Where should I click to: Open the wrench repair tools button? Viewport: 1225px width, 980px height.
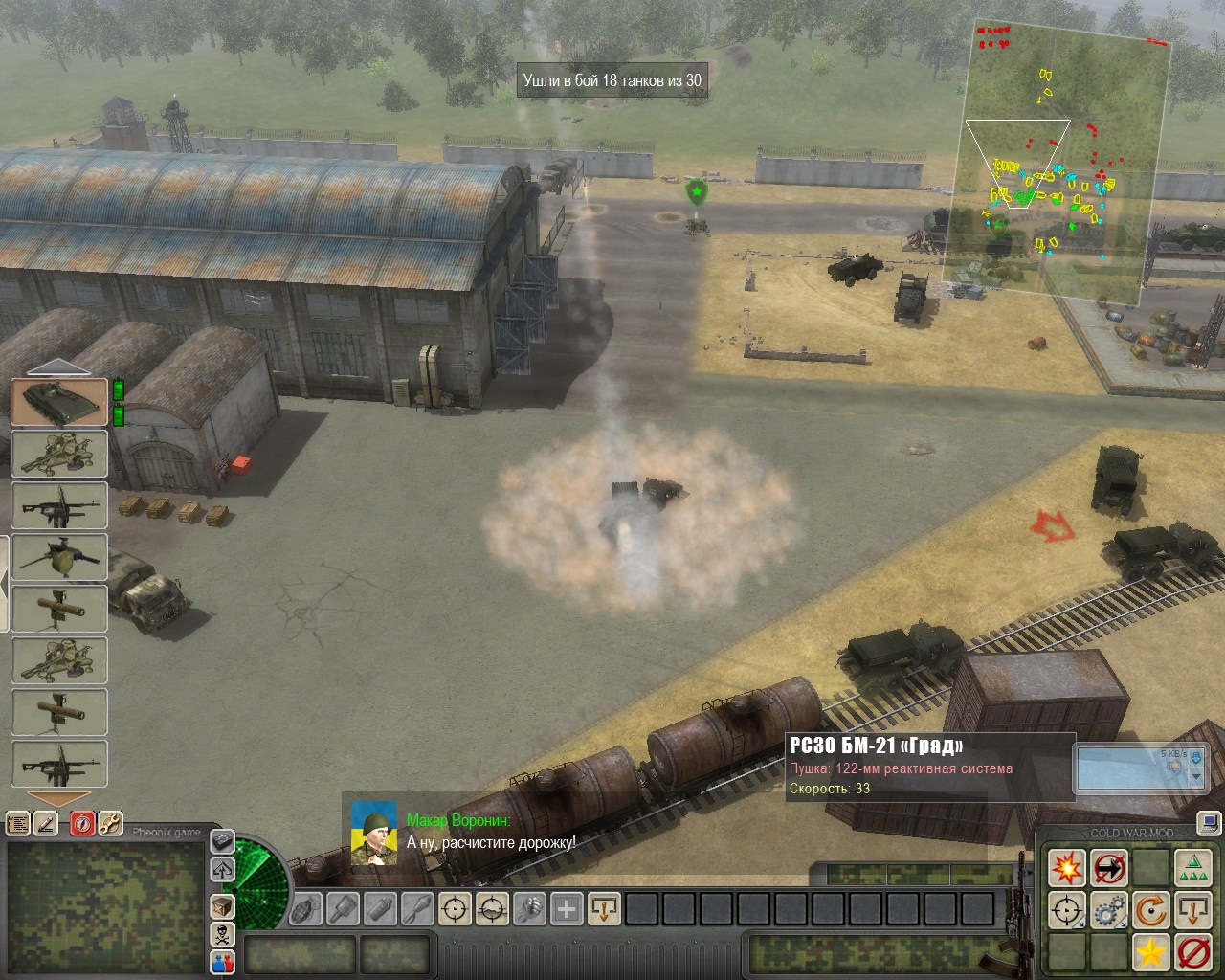(x=110, y=823)
